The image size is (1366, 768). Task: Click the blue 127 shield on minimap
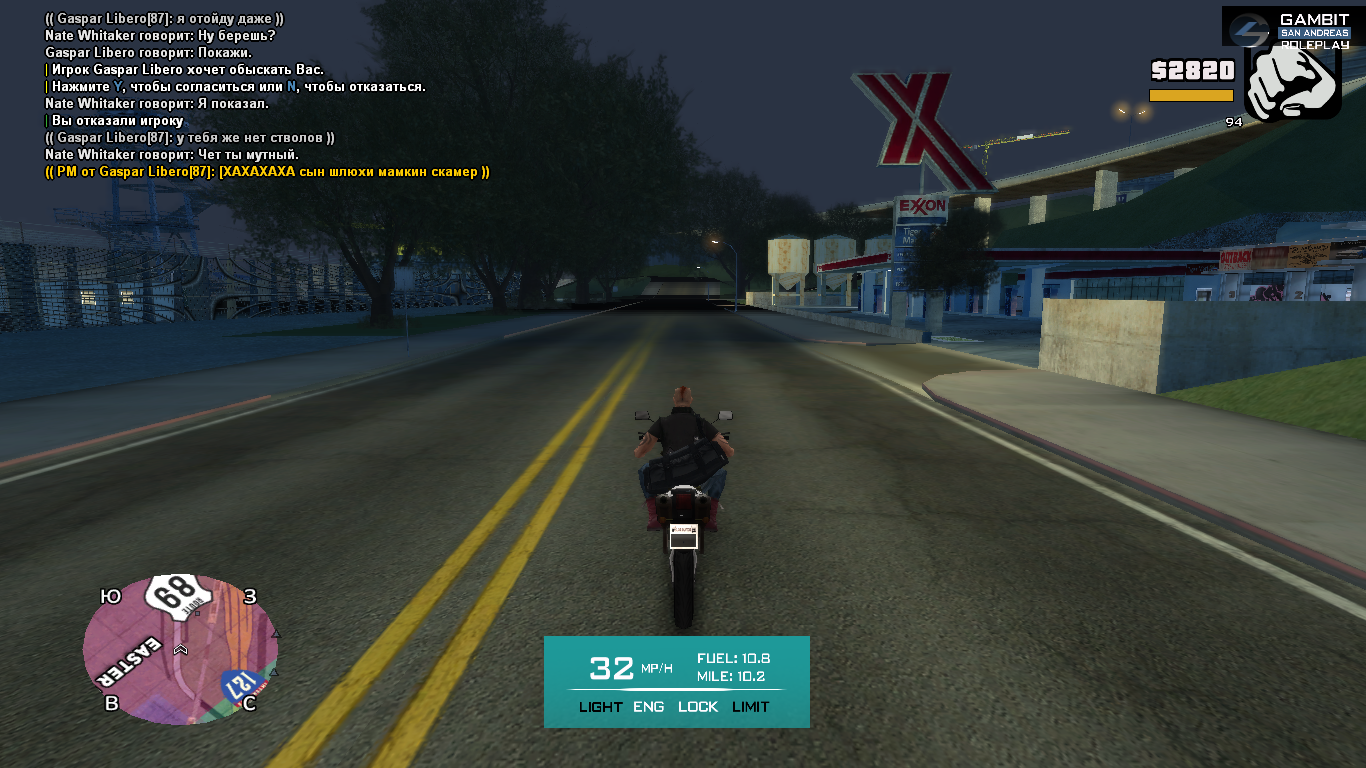coord(241,686)
